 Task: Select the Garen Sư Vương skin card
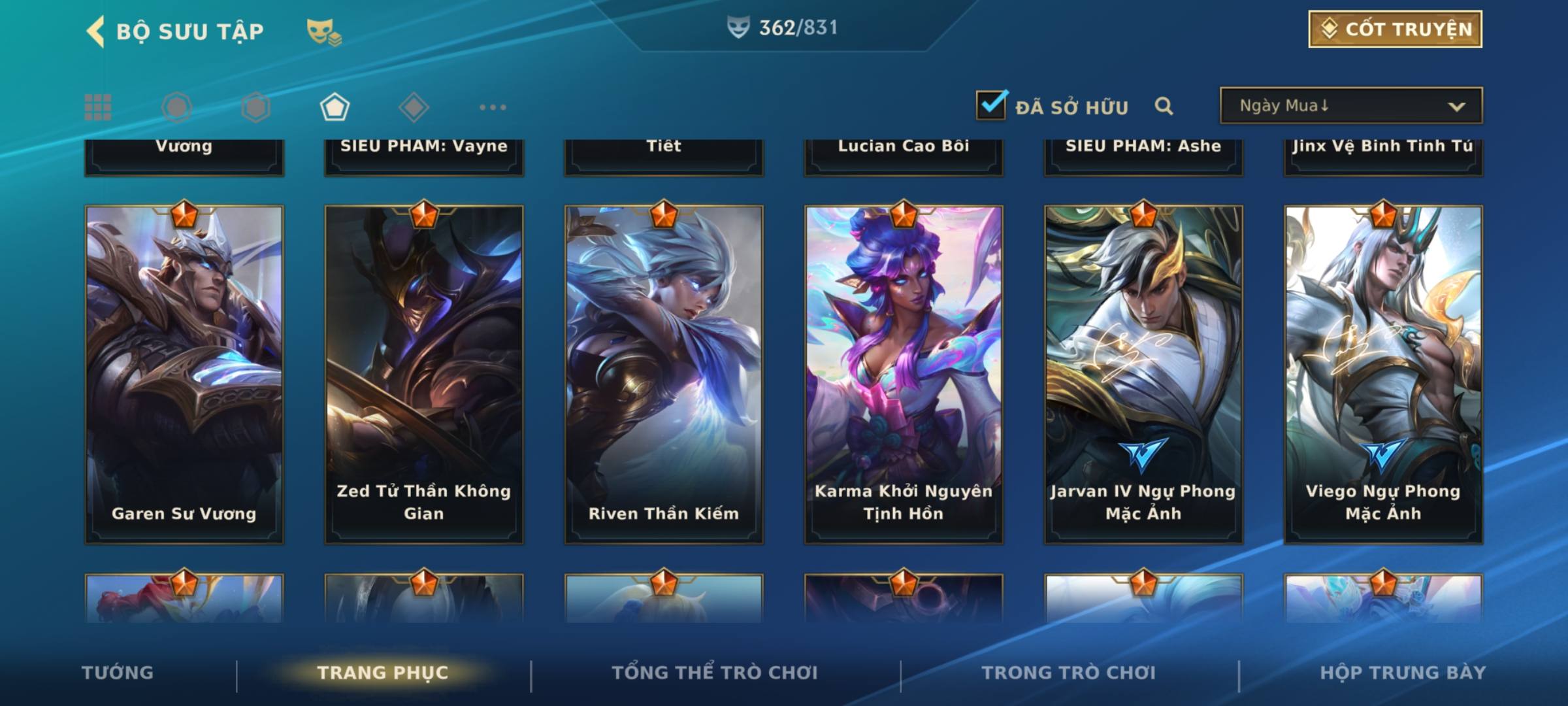coord(184,374)
